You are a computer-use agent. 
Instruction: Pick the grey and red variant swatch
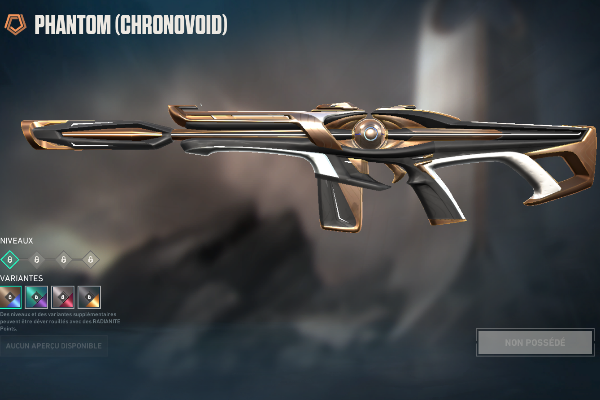tap(63, 297)
